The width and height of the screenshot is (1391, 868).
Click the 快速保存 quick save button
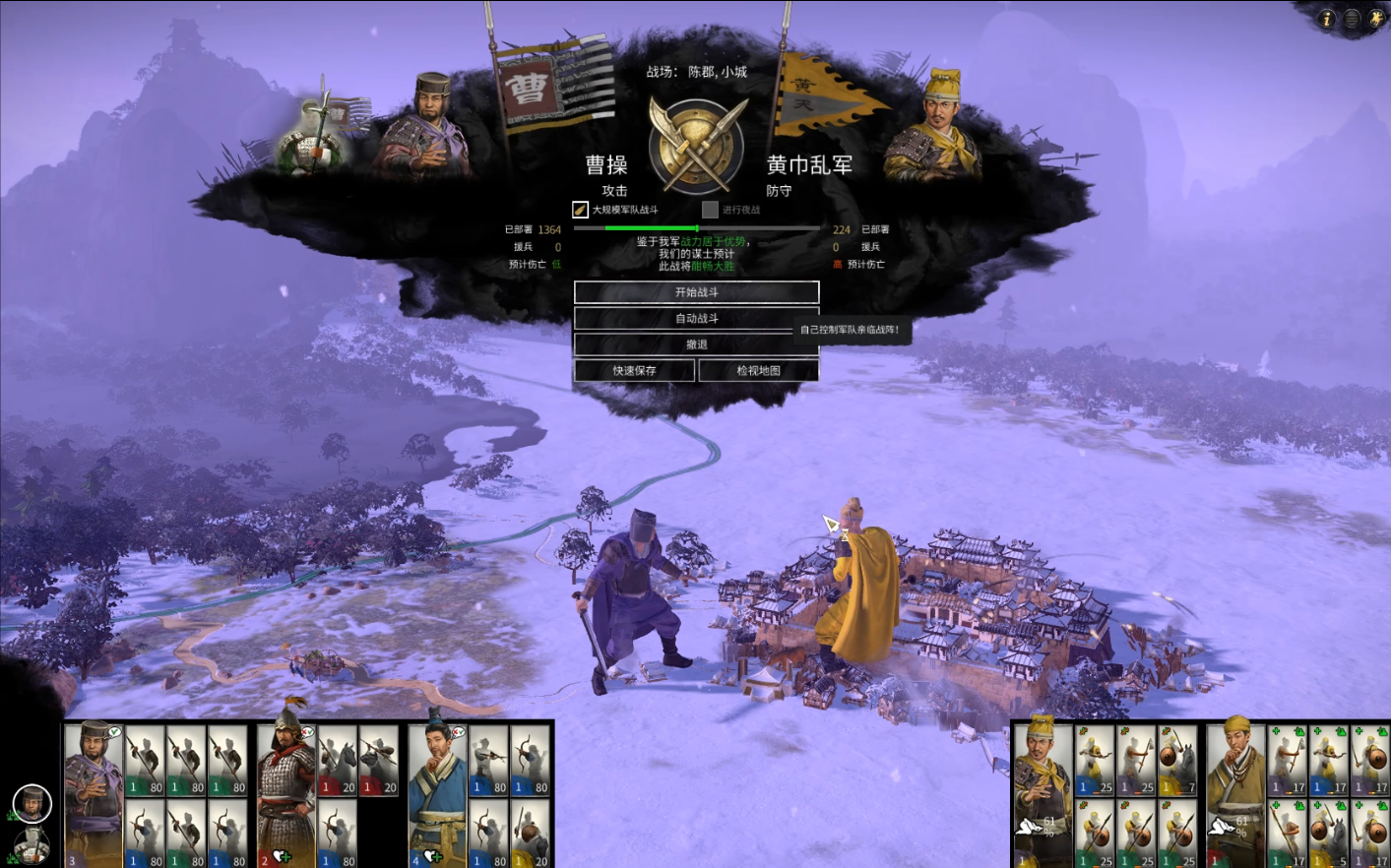tap(634, 370)
